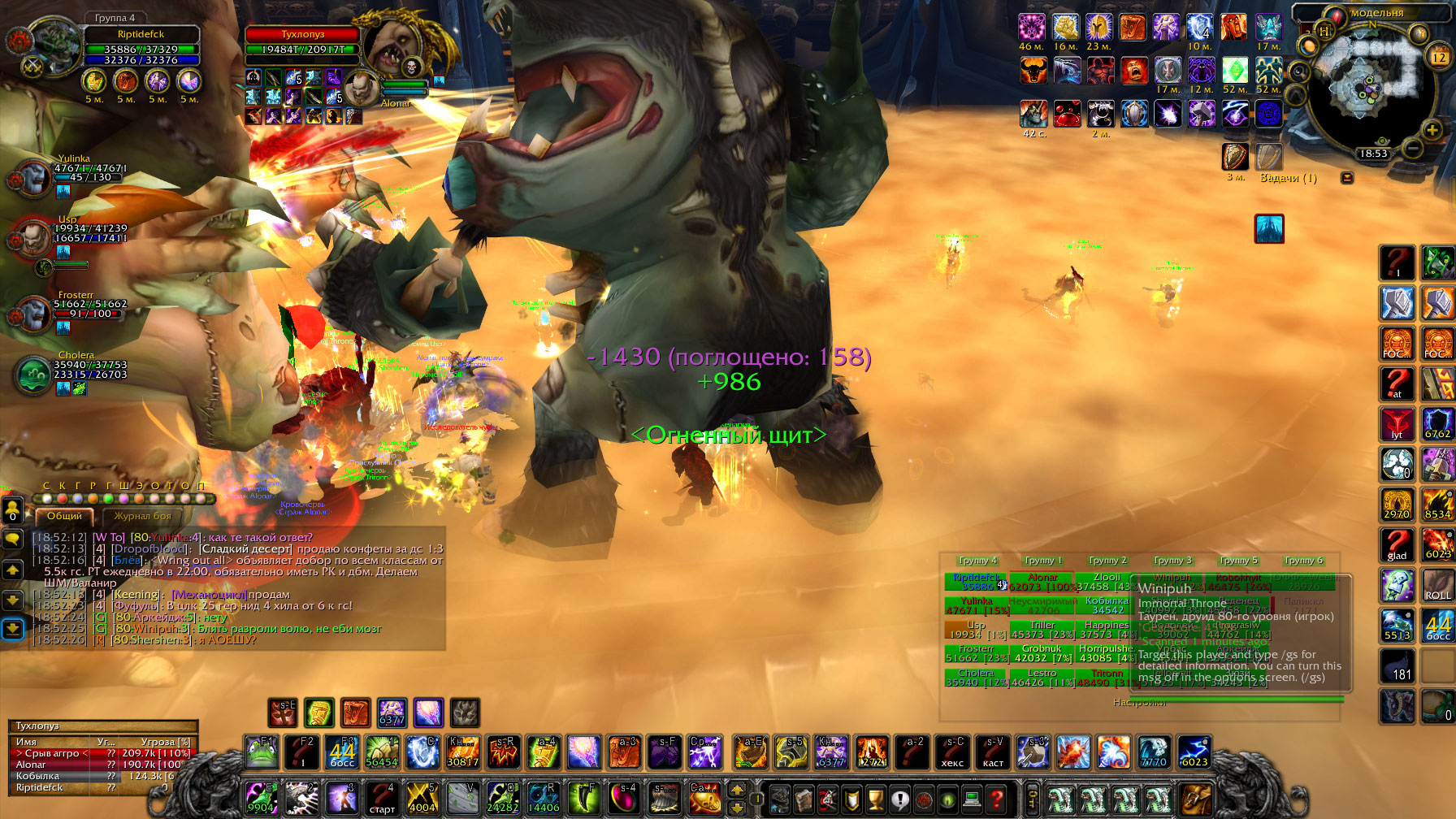Open the Журнал боя combat log tab
This screenshot has width=1456, height=819.
pyautogui.click(x=142, y=516)
